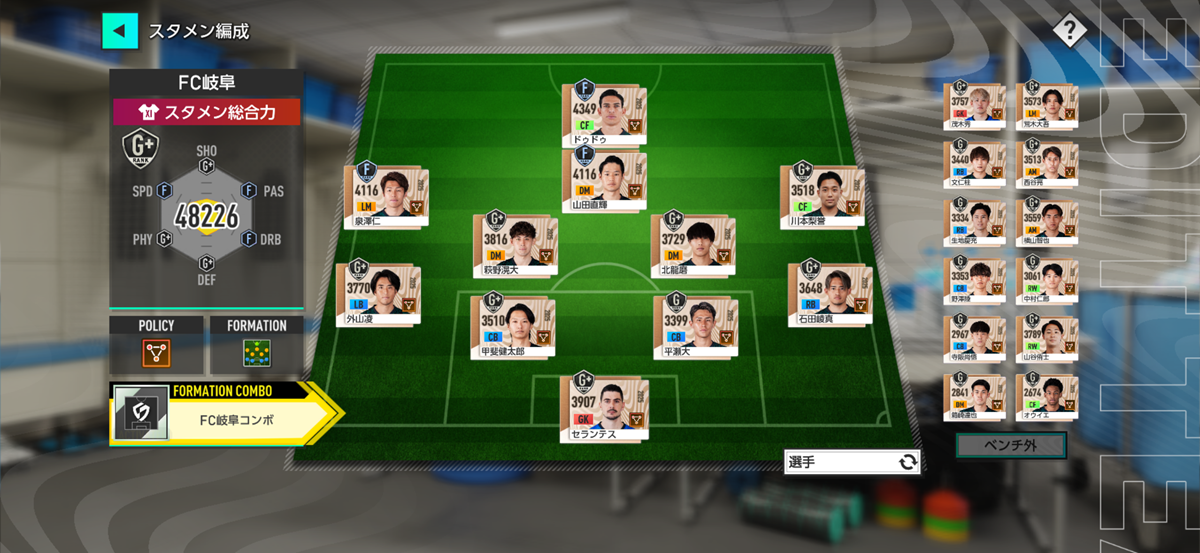The image size is (1200, 553).
Task: Select bench forward オウイエ
Action: pyautogui.click(x=1046, y=400)
